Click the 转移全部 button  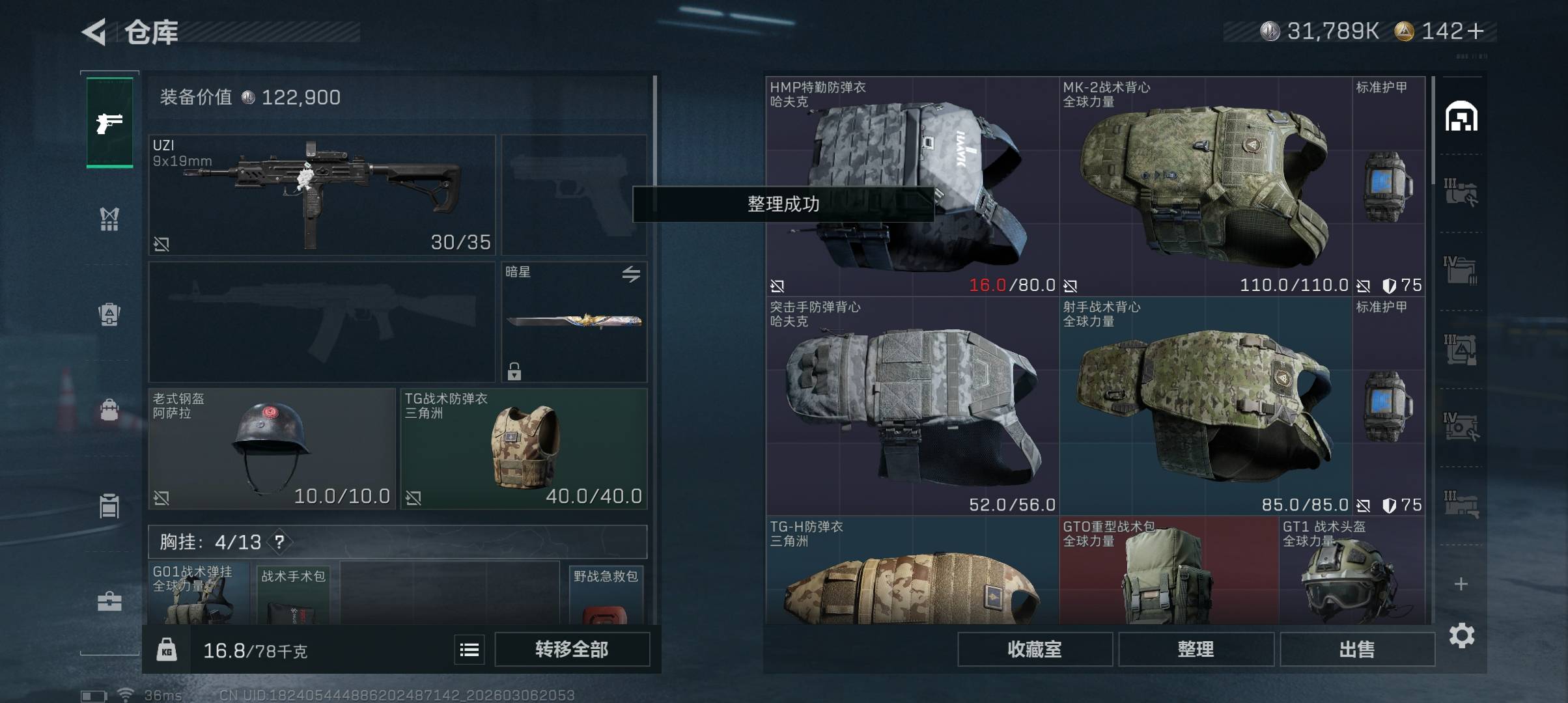[x=572, y=649]
